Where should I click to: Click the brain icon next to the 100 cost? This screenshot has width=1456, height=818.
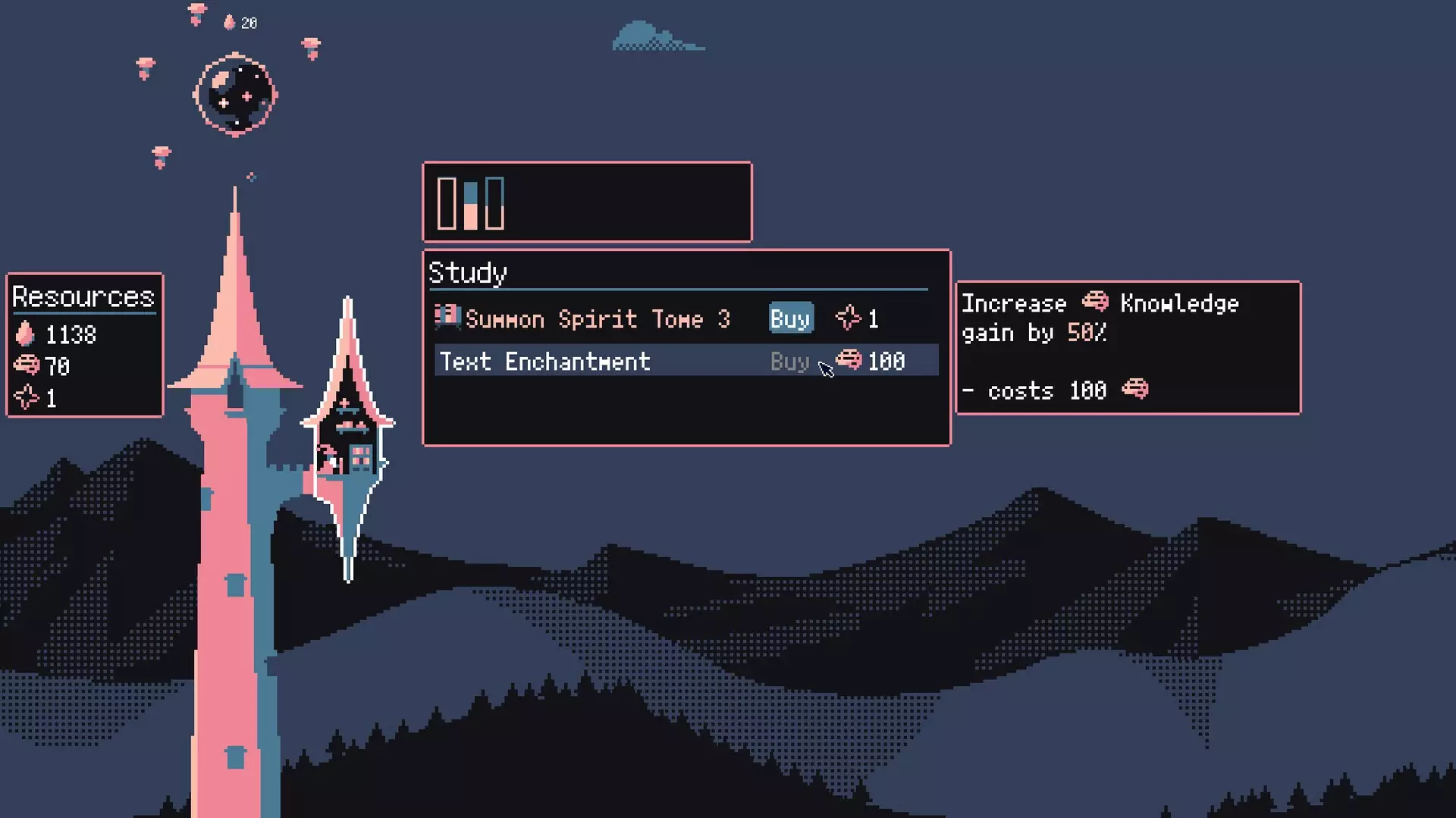point(849,361)
